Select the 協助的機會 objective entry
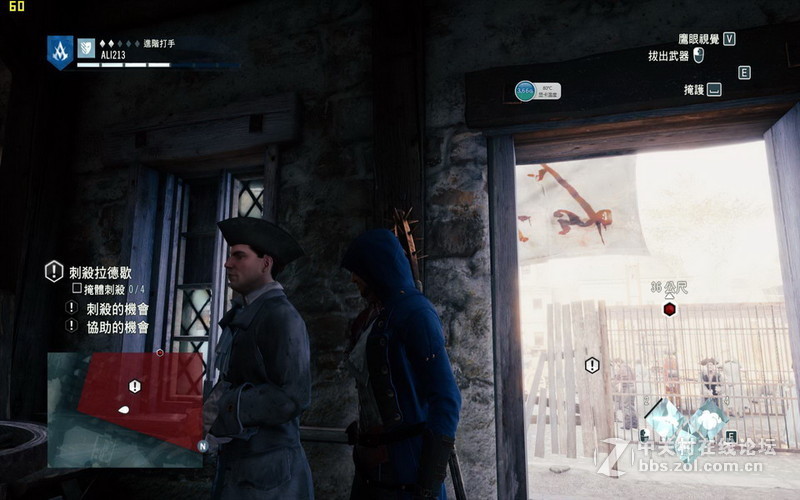Screen dimensions: 800x500 (117, 326)
